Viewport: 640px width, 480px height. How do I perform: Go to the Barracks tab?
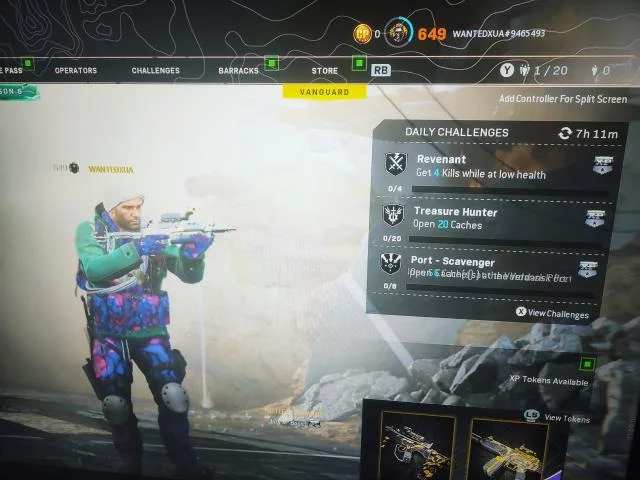tap(238, 71)
